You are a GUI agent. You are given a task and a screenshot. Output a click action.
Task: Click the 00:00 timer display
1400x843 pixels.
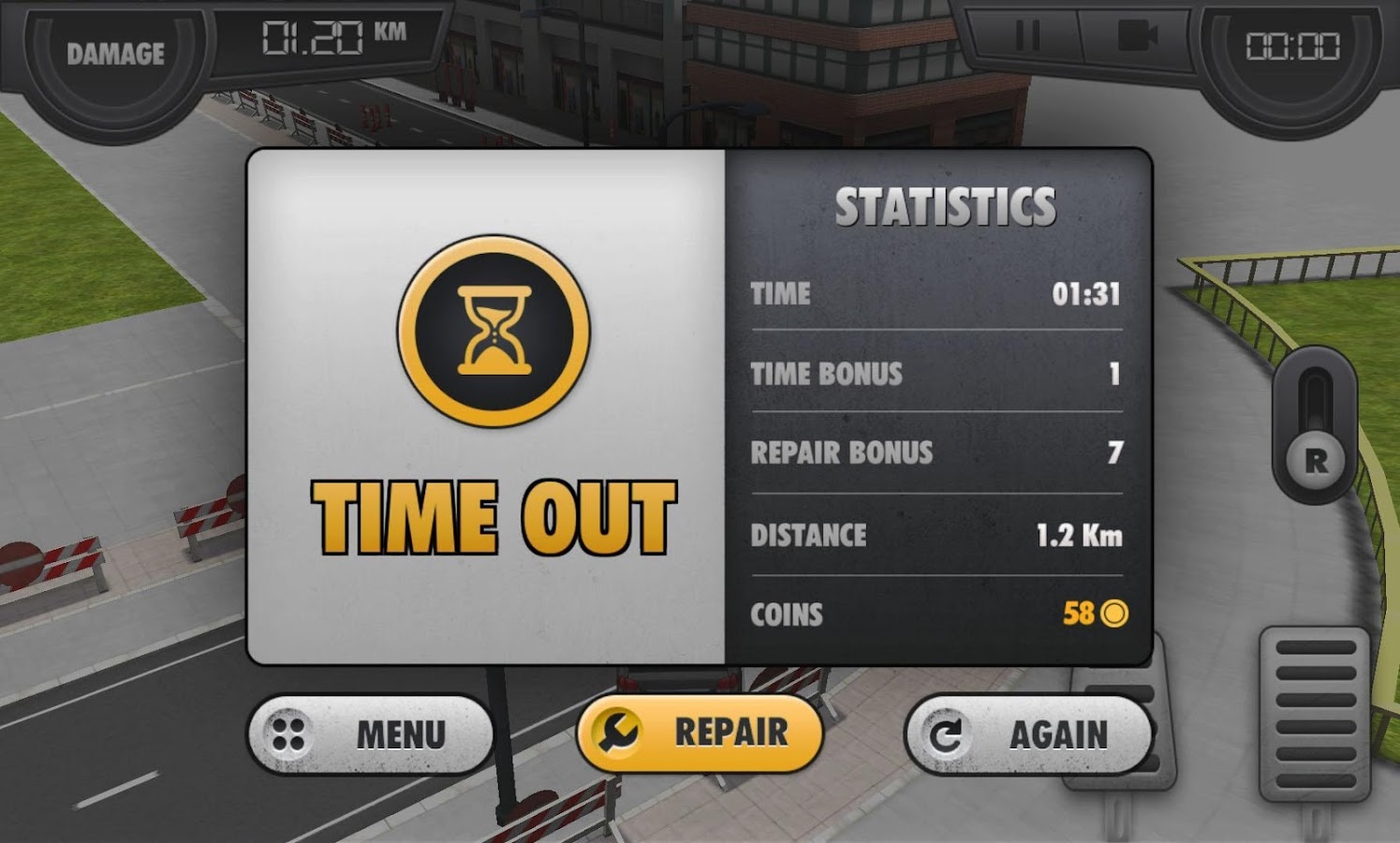[x=1294, y=45]
